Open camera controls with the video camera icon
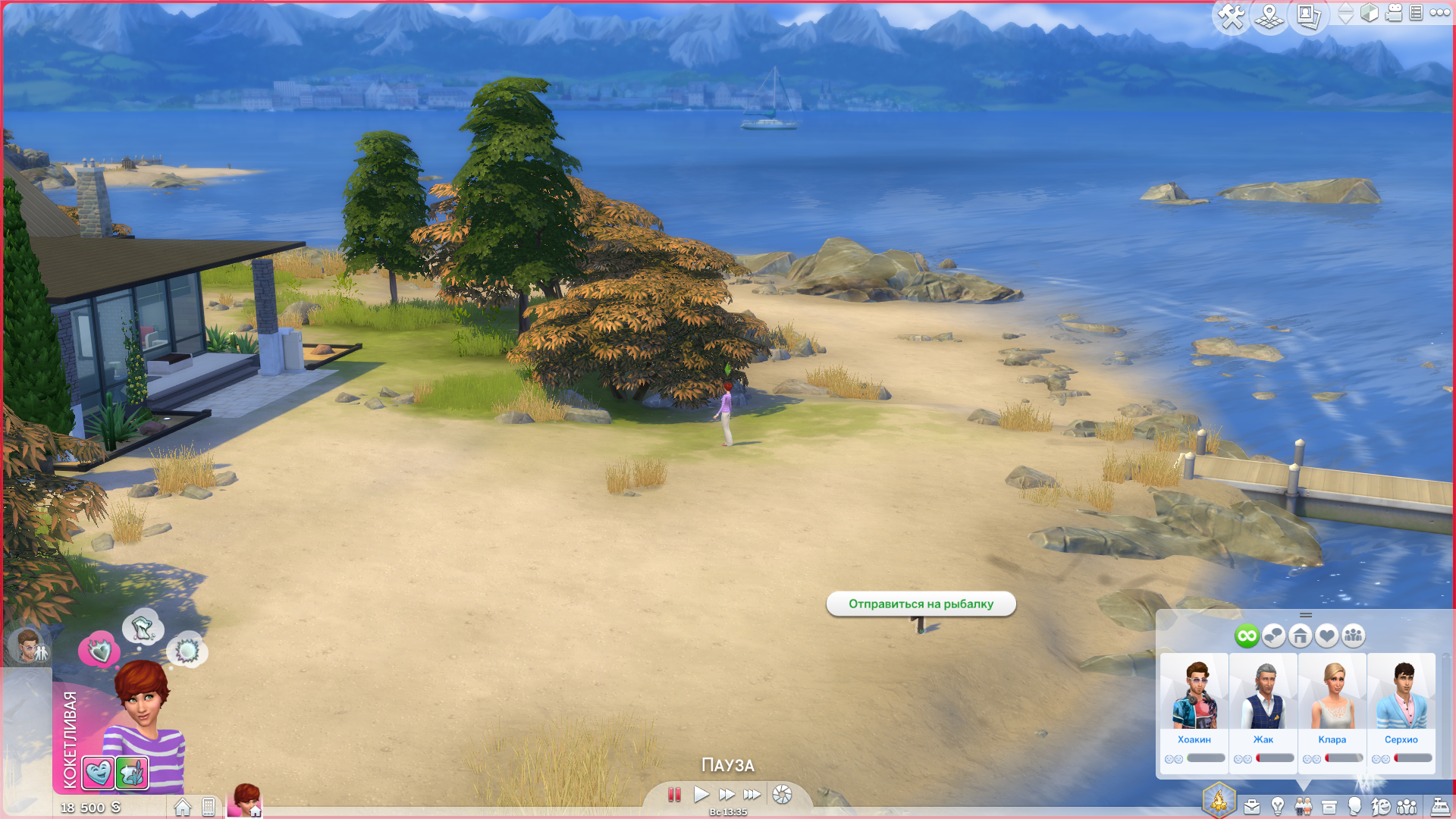Viewport: 1456px width, 819px height. pos(1394,13)
